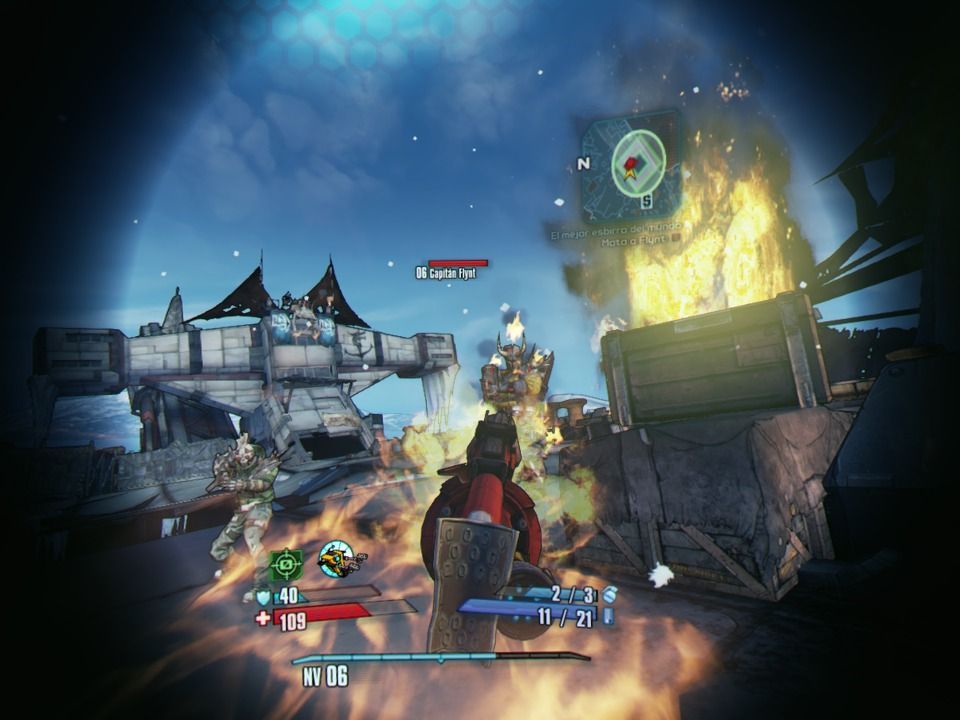Select the grenade icon beside the count

tap(609, 594)
